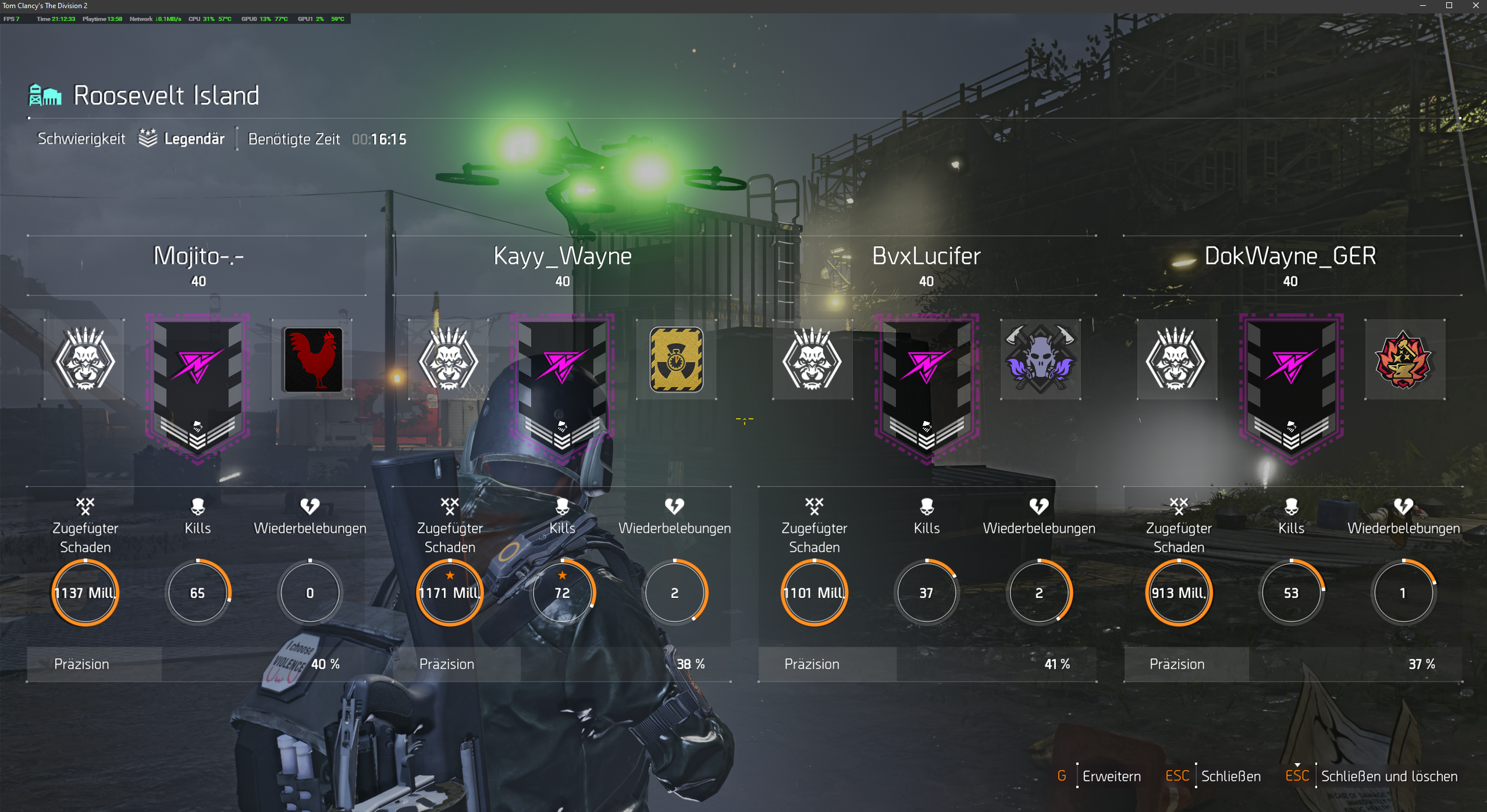Click Schließen to close the summary
The image size is (1487, 812).
pos(1230,777)
